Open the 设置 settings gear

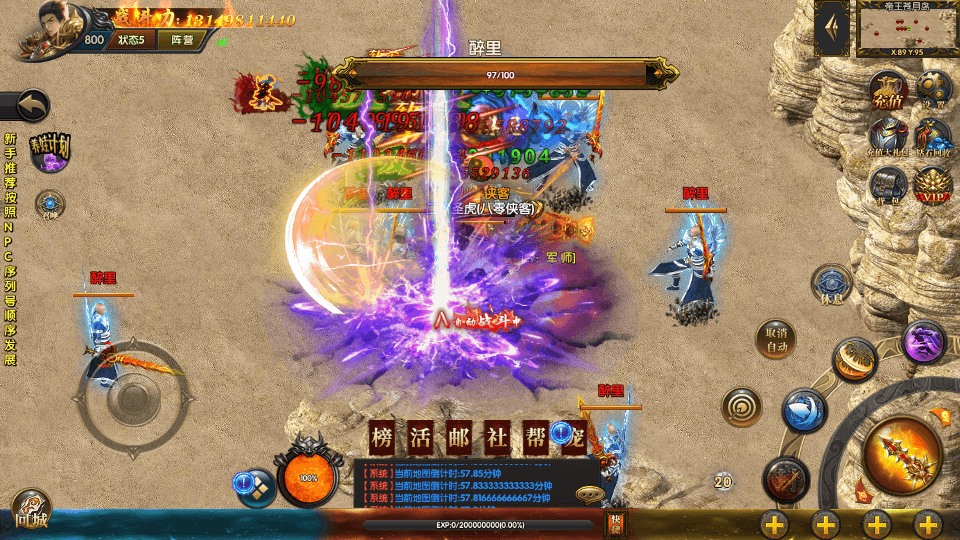pos(933,90)
